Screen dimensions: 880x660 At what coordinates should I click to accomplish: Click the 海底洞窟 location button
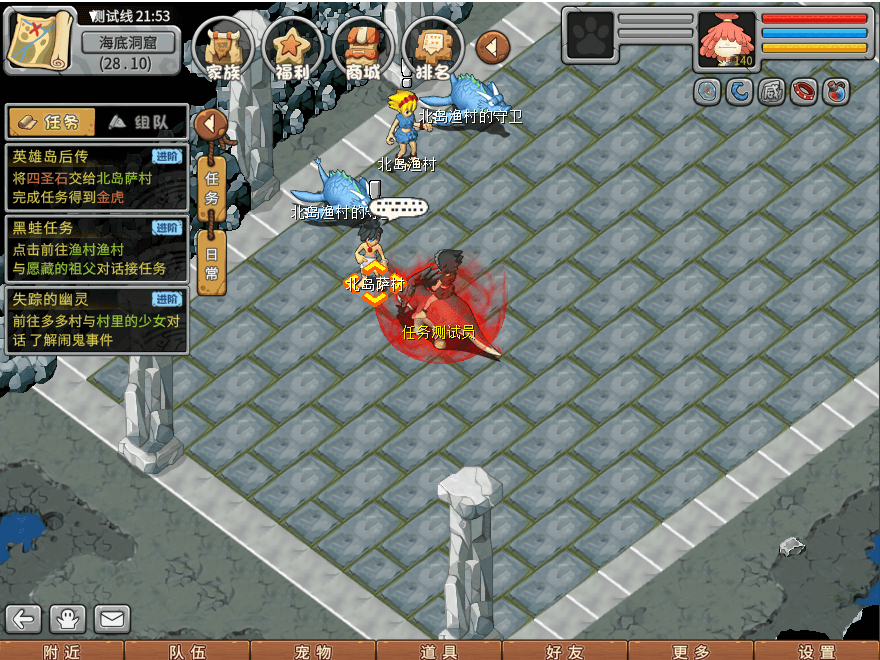click(127, 43)
